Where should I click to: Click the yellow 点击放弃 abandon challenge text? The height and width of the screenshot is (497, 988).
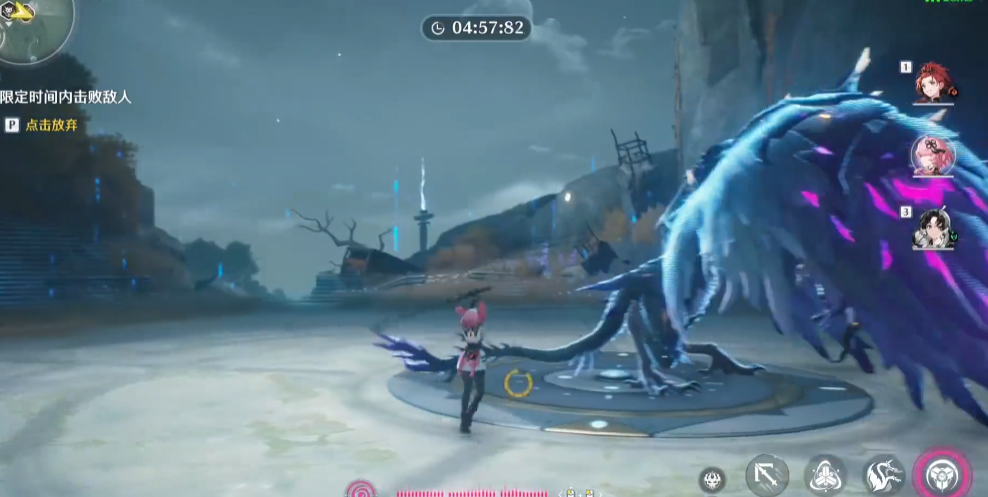tap(52, 126)
